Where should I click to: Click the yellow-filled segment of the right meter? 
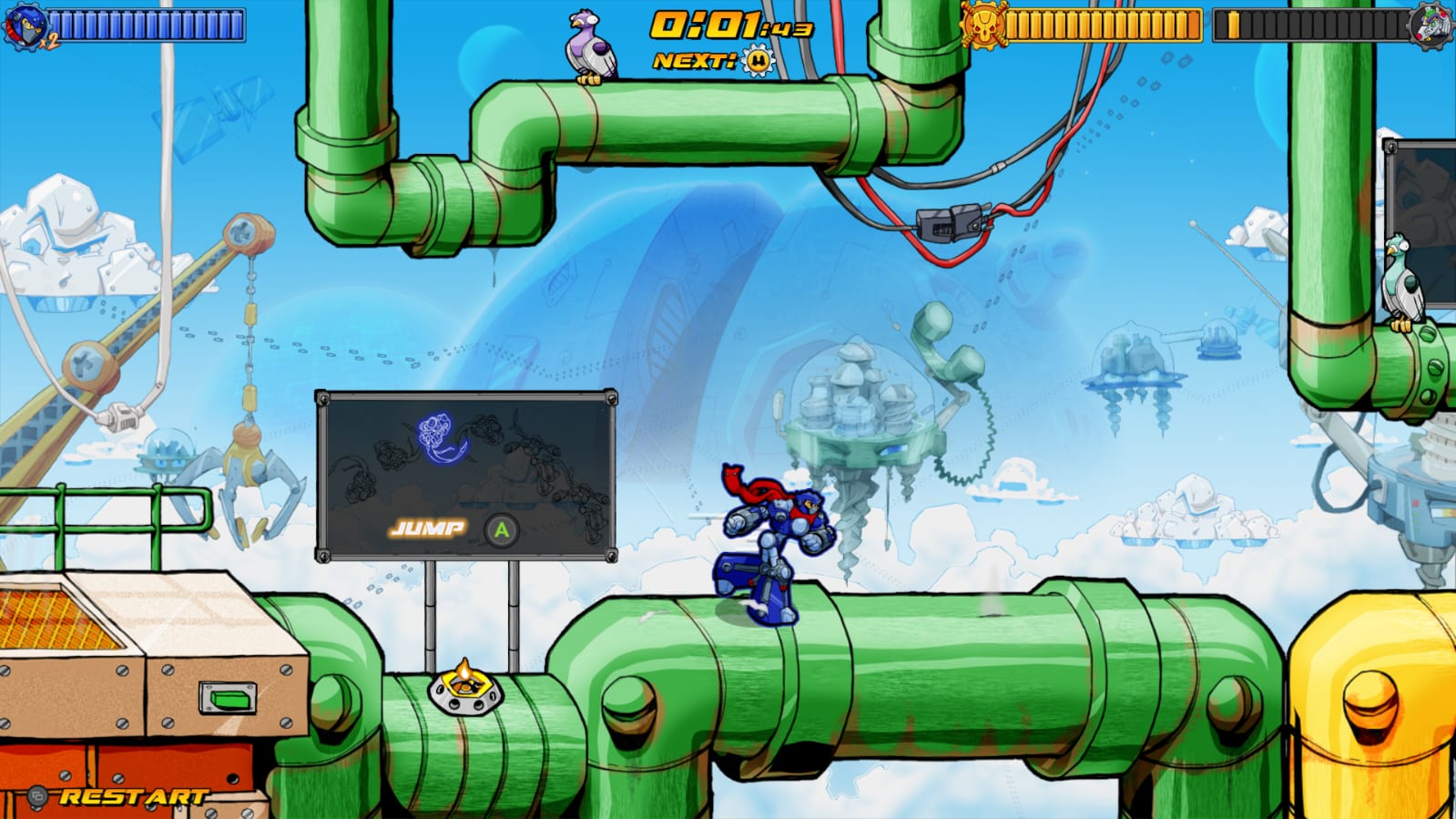(1234, 26)
